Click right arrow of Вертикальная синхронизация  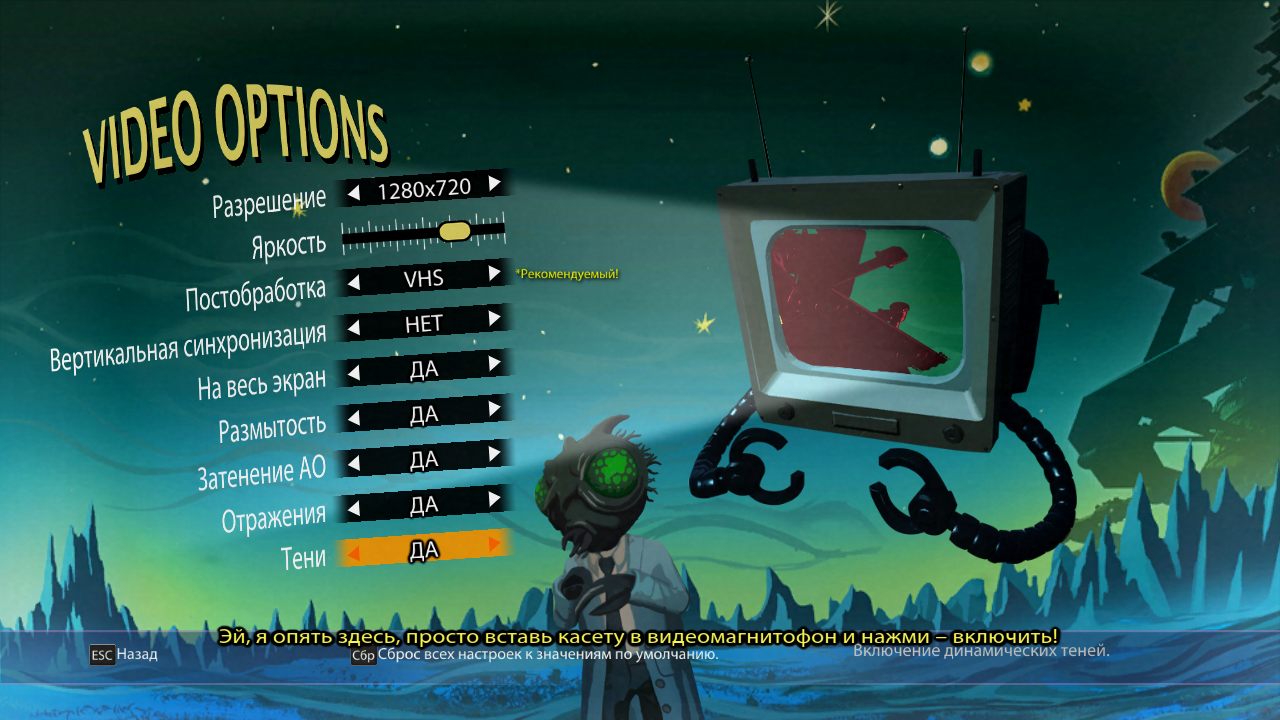(494, 318)
